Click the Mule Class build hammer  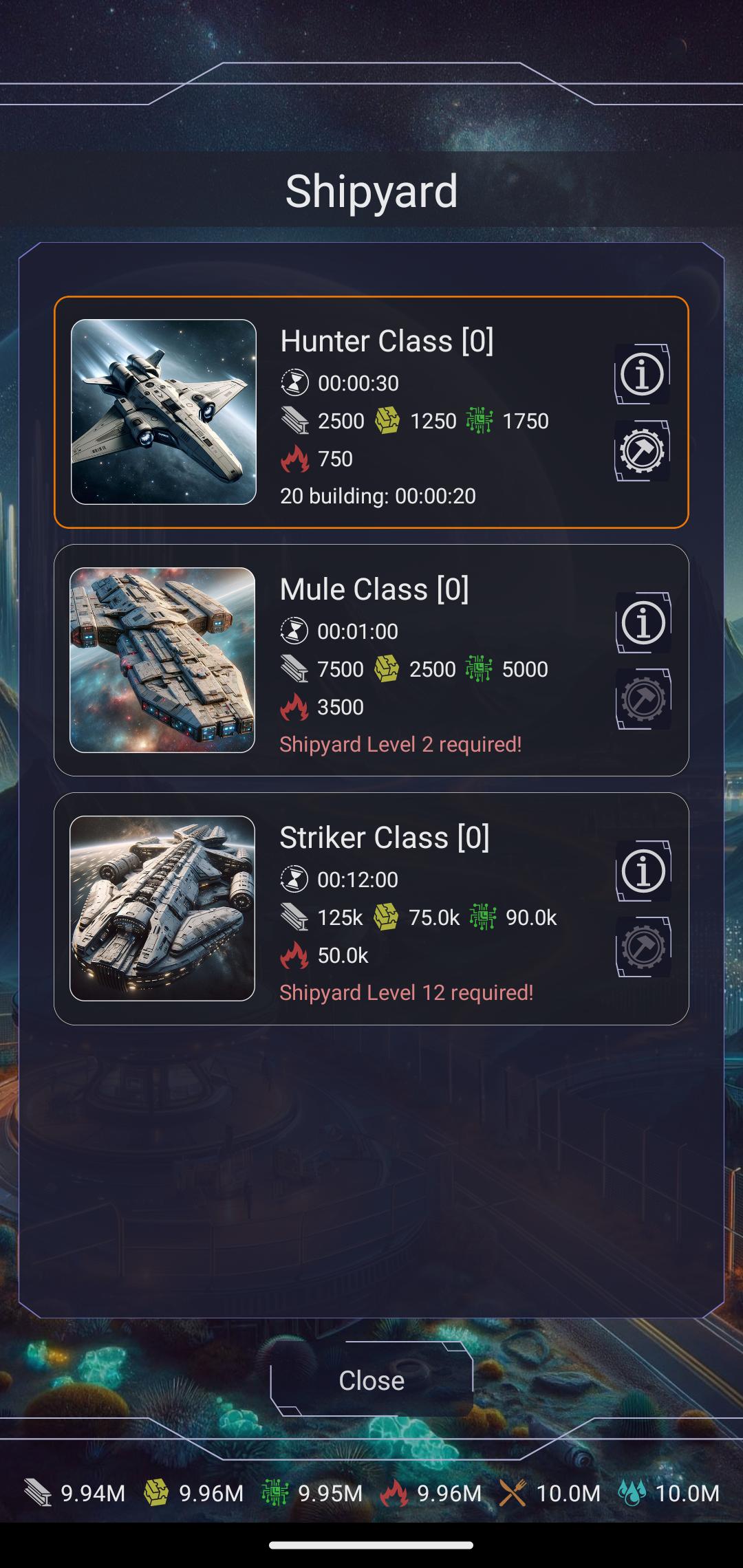[x=643, y=699]
